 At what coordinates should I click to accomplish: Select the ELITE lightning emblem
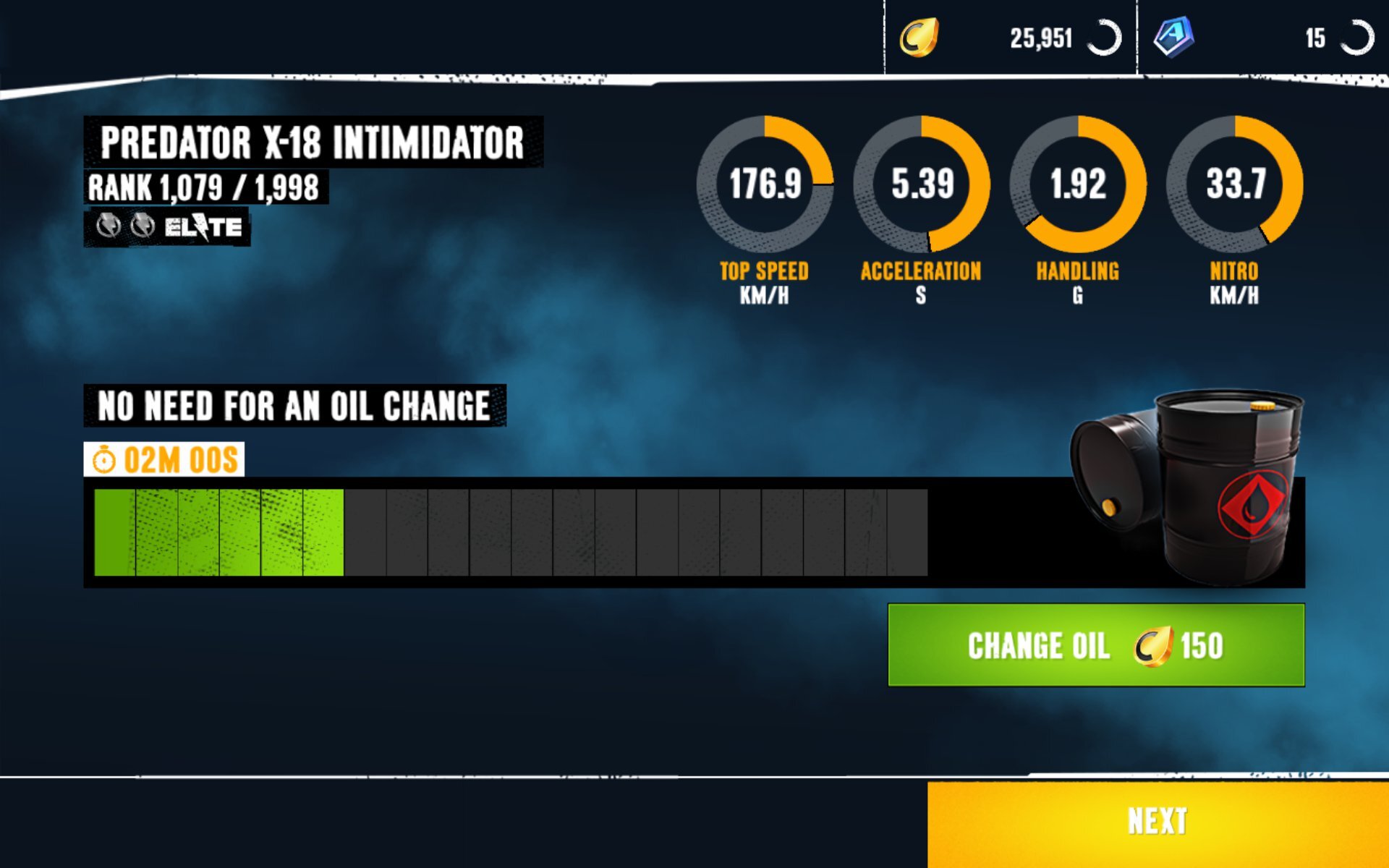(200, 226)
